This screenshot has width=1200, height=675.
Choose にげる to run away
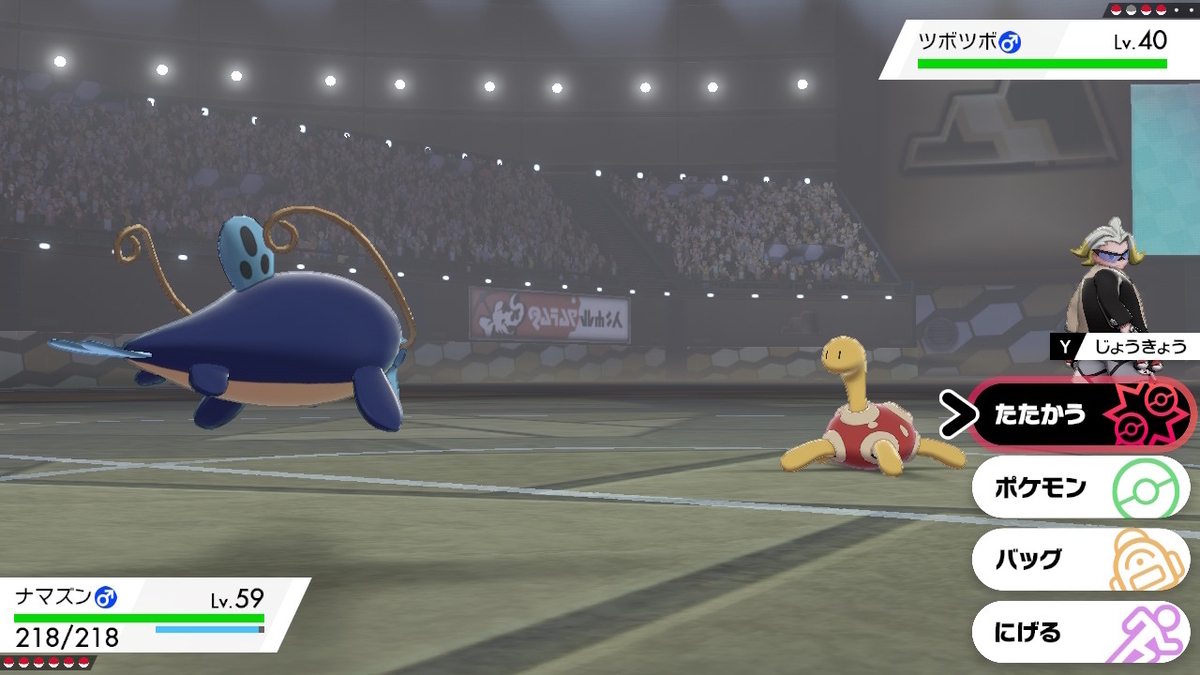(1080, 632)
